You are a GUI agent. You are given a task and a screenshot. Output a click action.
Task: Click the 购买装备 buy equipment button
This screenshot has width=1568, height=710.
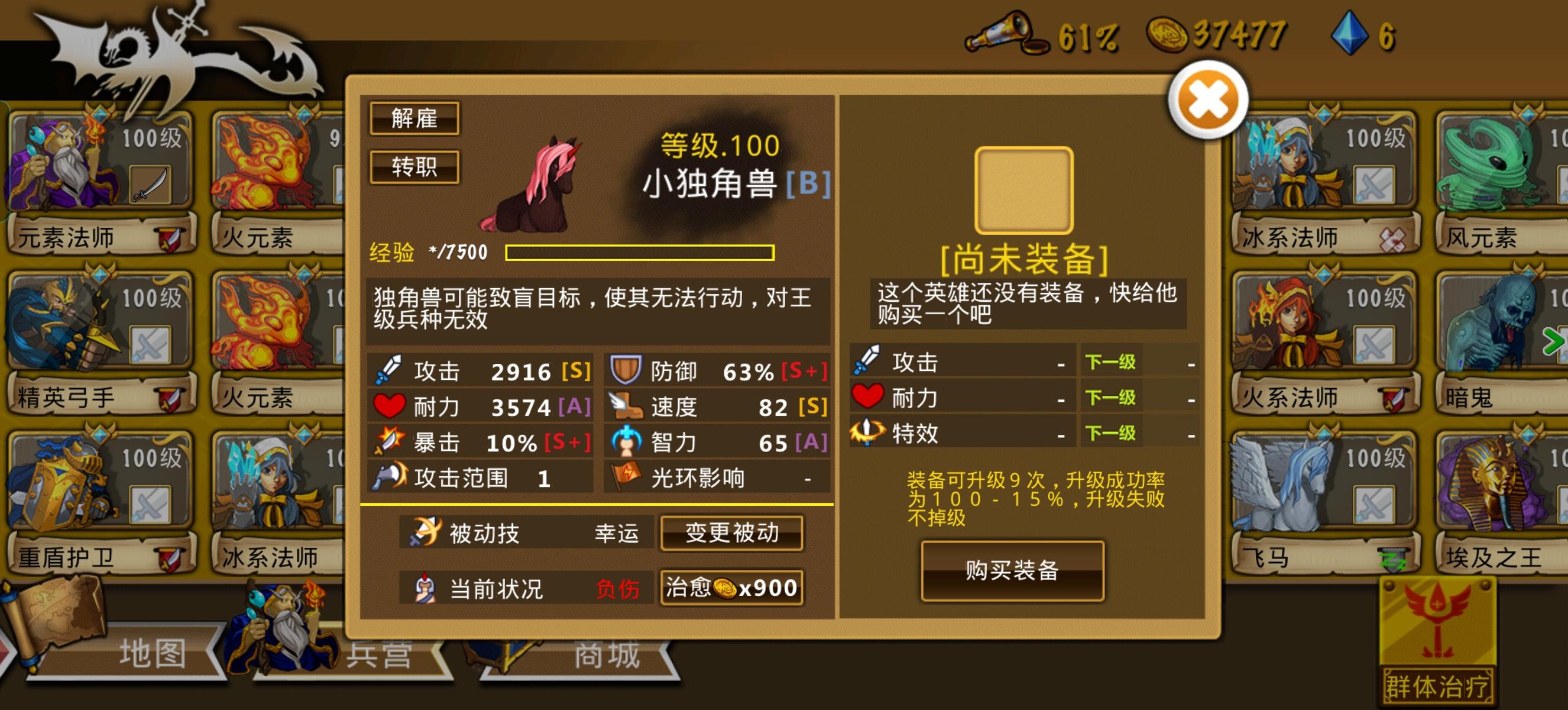[x=1012, y=571]
